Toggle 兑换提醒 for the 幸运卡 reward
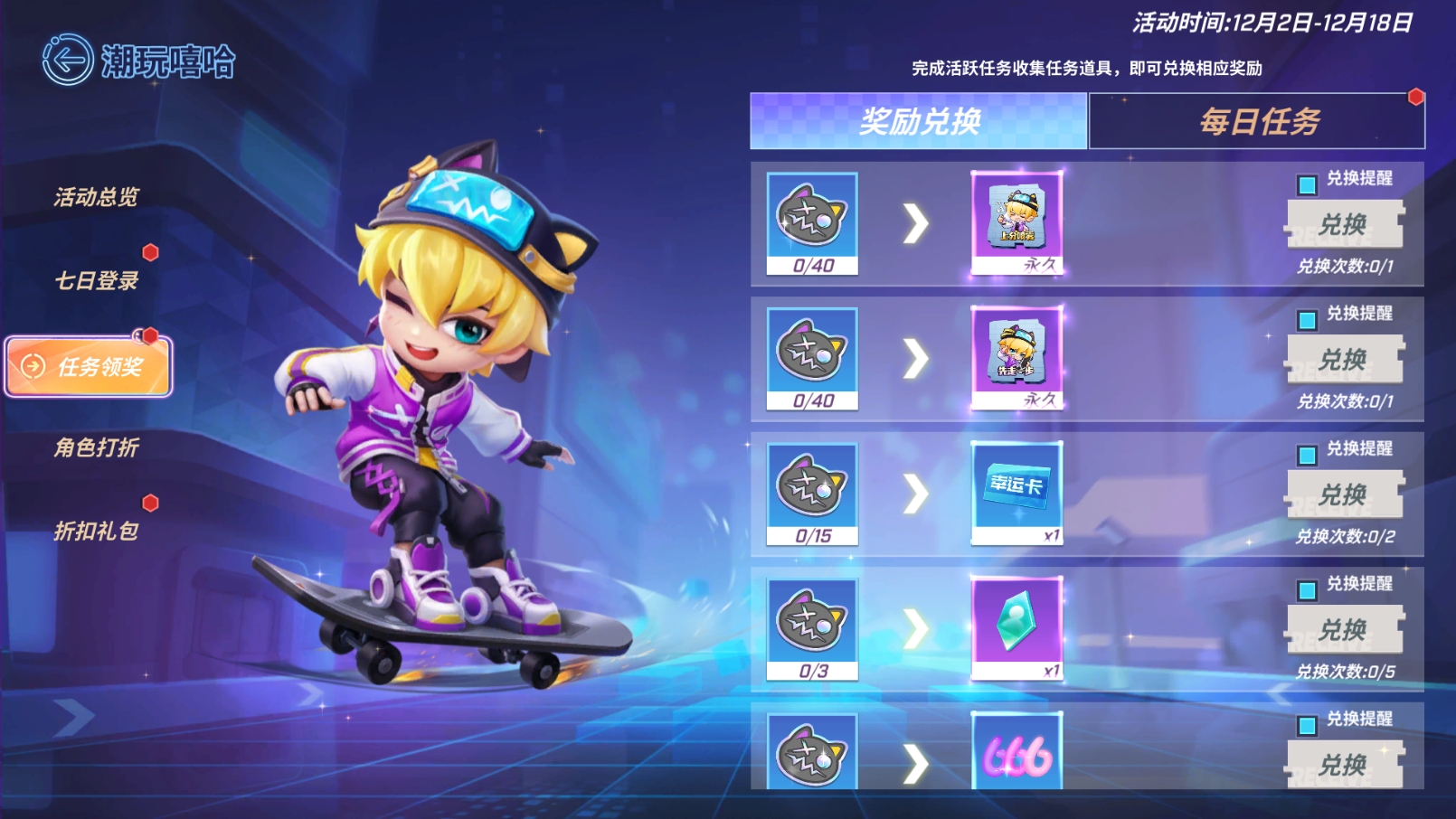 (x=1307, y=455)
